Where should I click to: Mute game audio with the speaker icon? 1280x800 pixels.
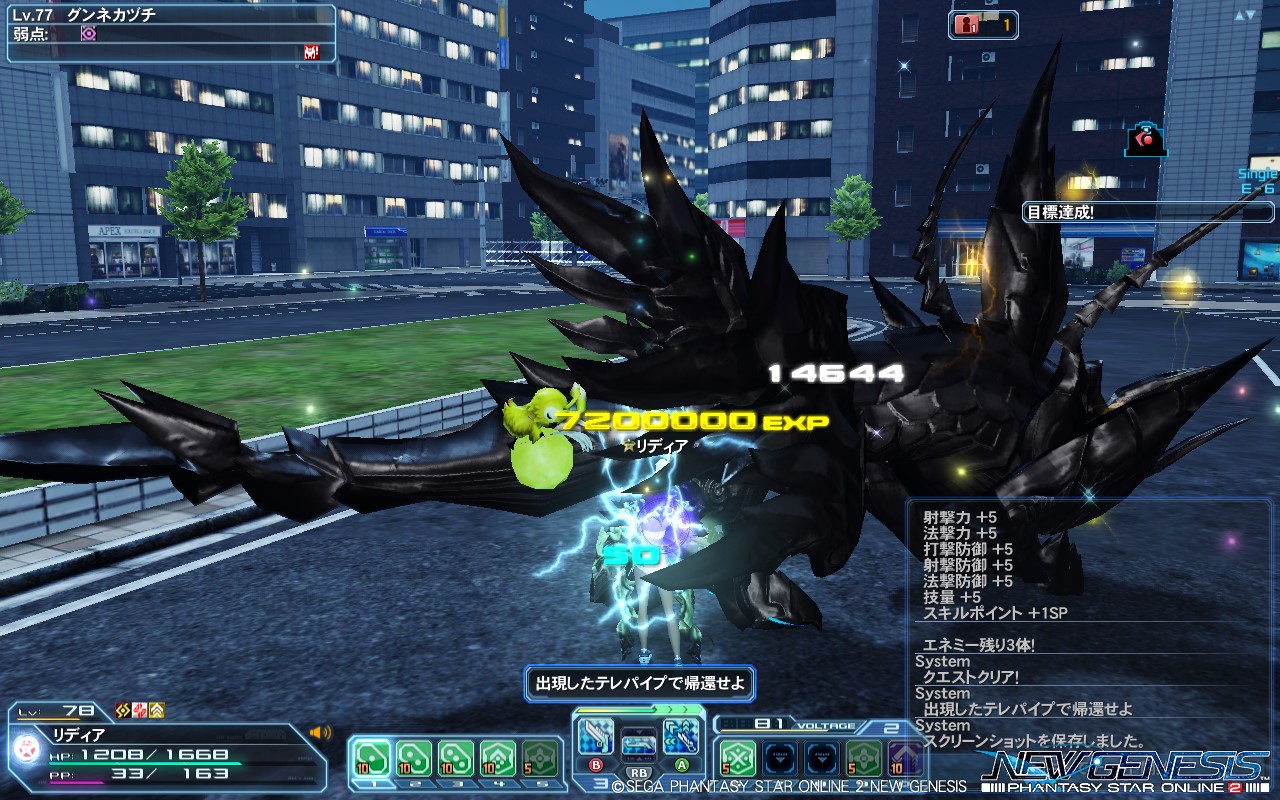[319, 732]
